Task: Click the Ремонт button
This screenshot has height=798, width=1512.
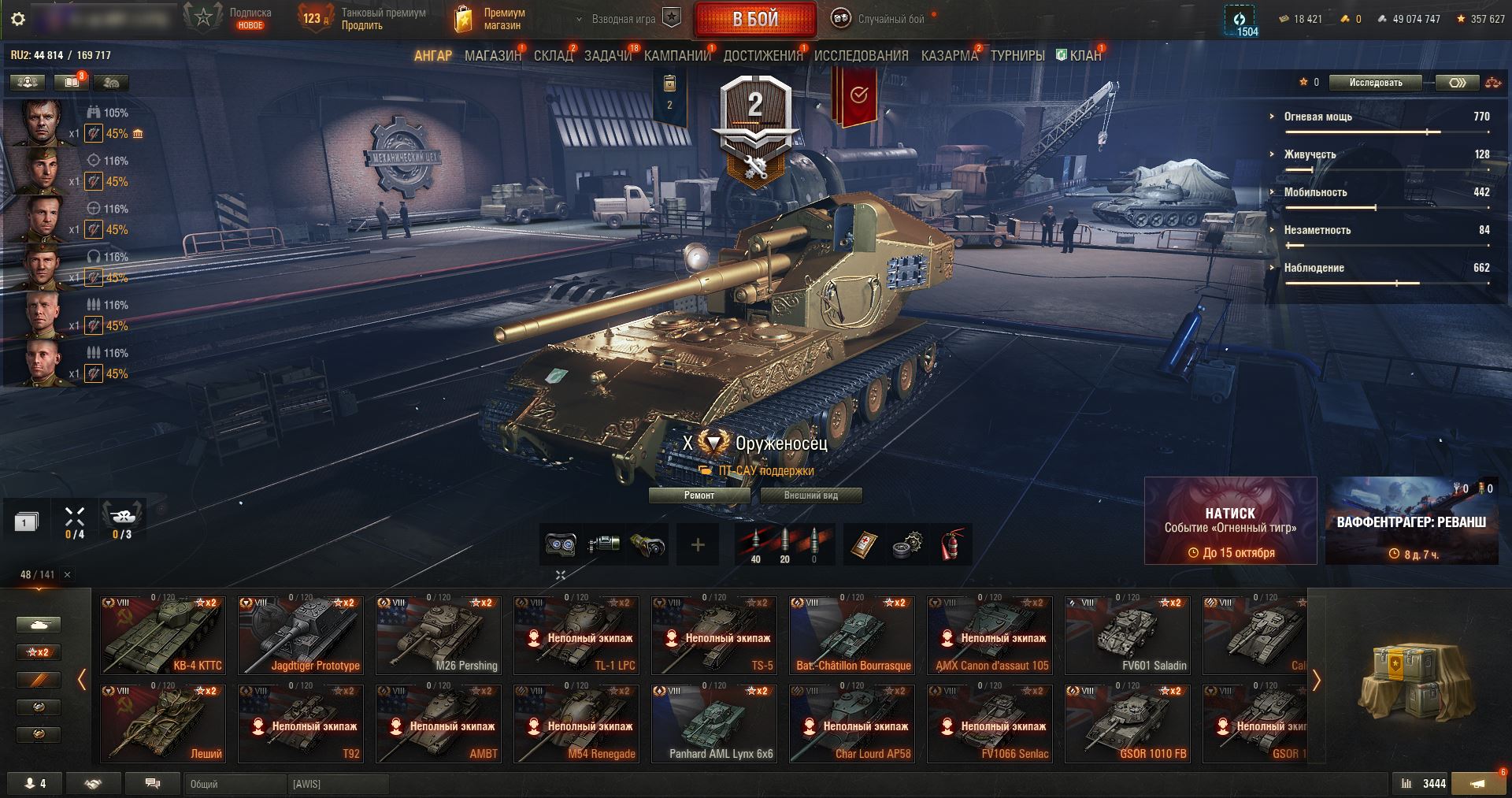Action: pyautogui.click(x=699, y=496)
